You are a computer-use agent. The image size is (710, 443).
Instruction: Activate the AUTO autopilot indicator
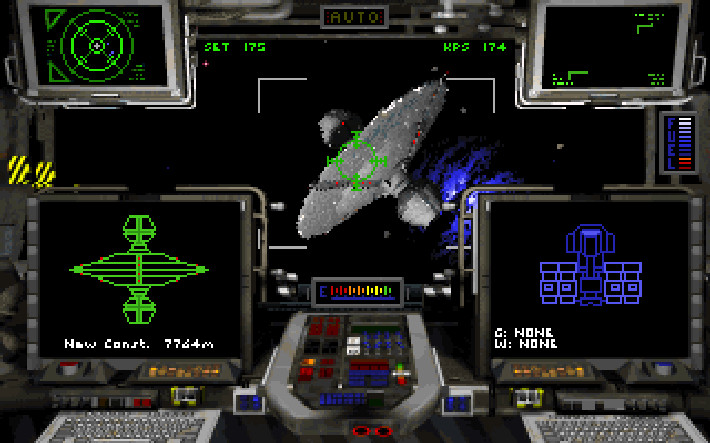tap(355, 17)
